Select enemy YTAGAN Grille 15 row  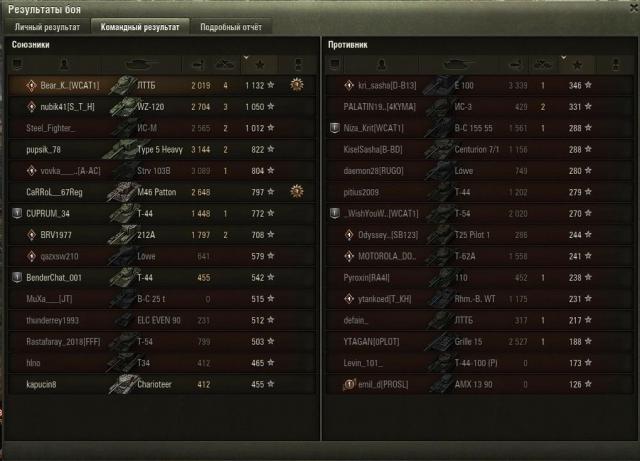478,341
